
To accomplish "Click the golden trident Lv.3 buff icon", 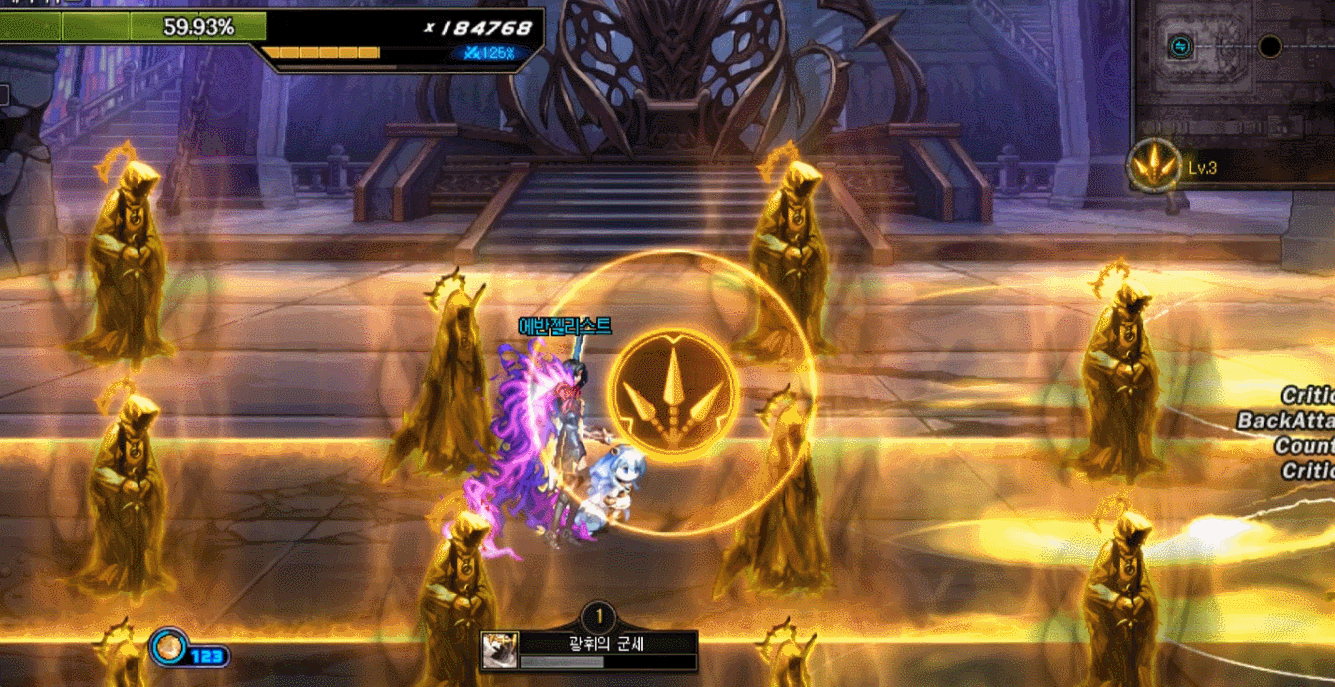I will 1155,166.
